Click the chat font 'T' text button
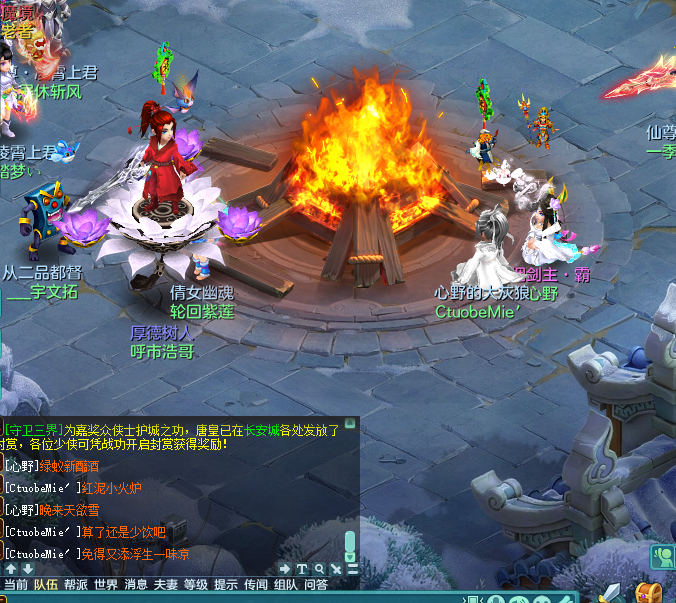 pos(302,569)
